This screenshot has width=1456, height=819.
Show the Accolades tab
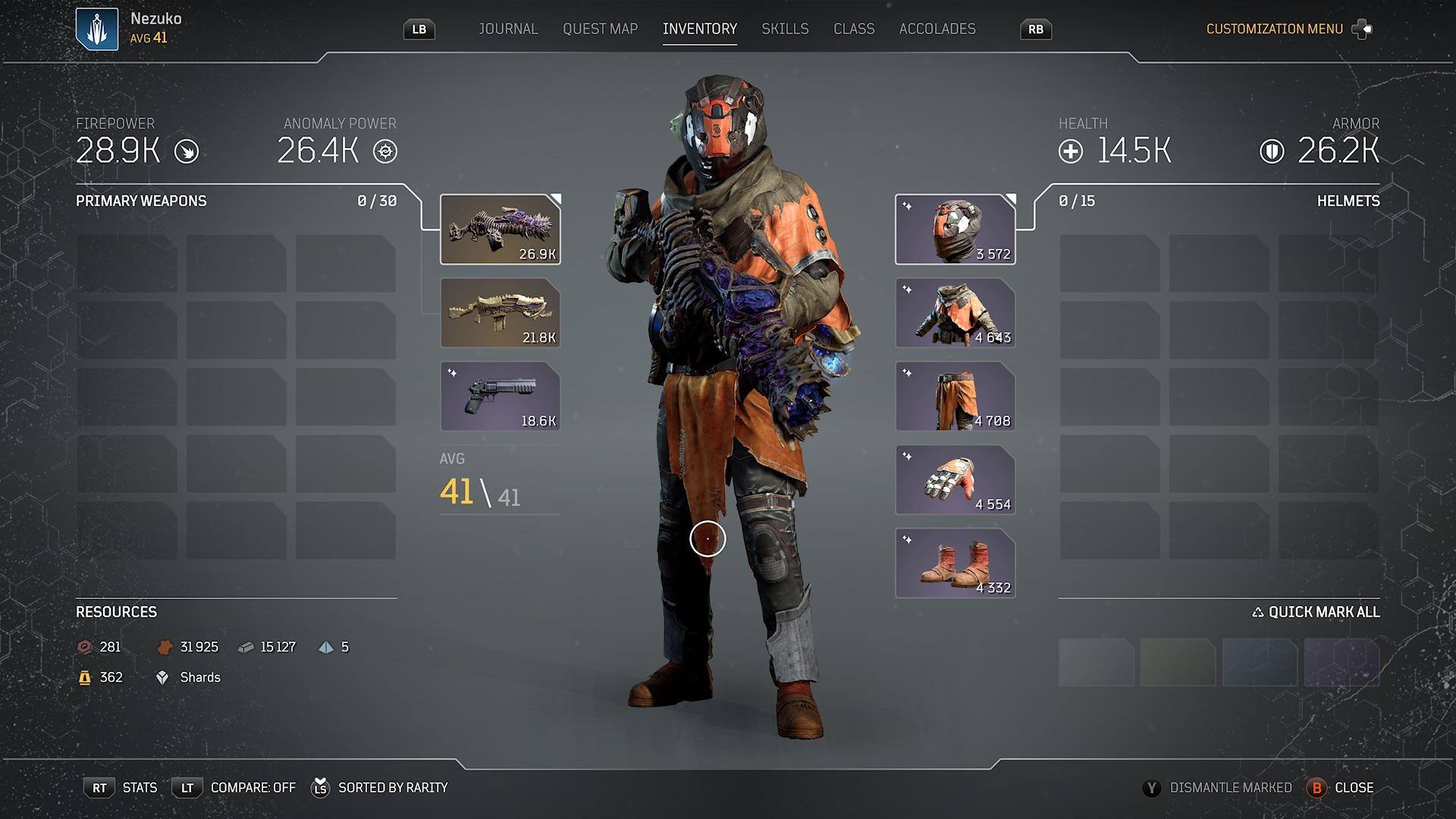click(937, 29)
